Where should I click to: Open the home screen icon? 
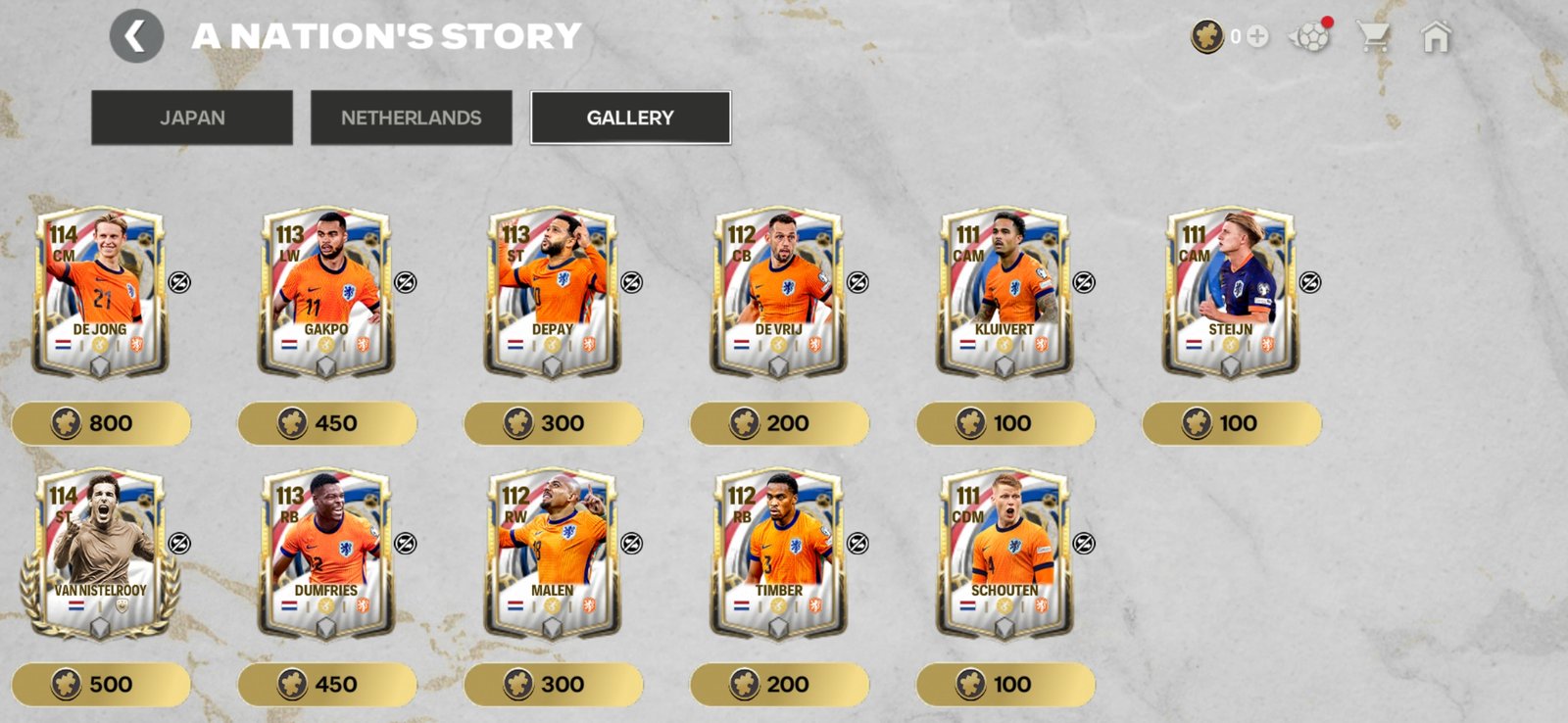click(x=1437, y=36)
